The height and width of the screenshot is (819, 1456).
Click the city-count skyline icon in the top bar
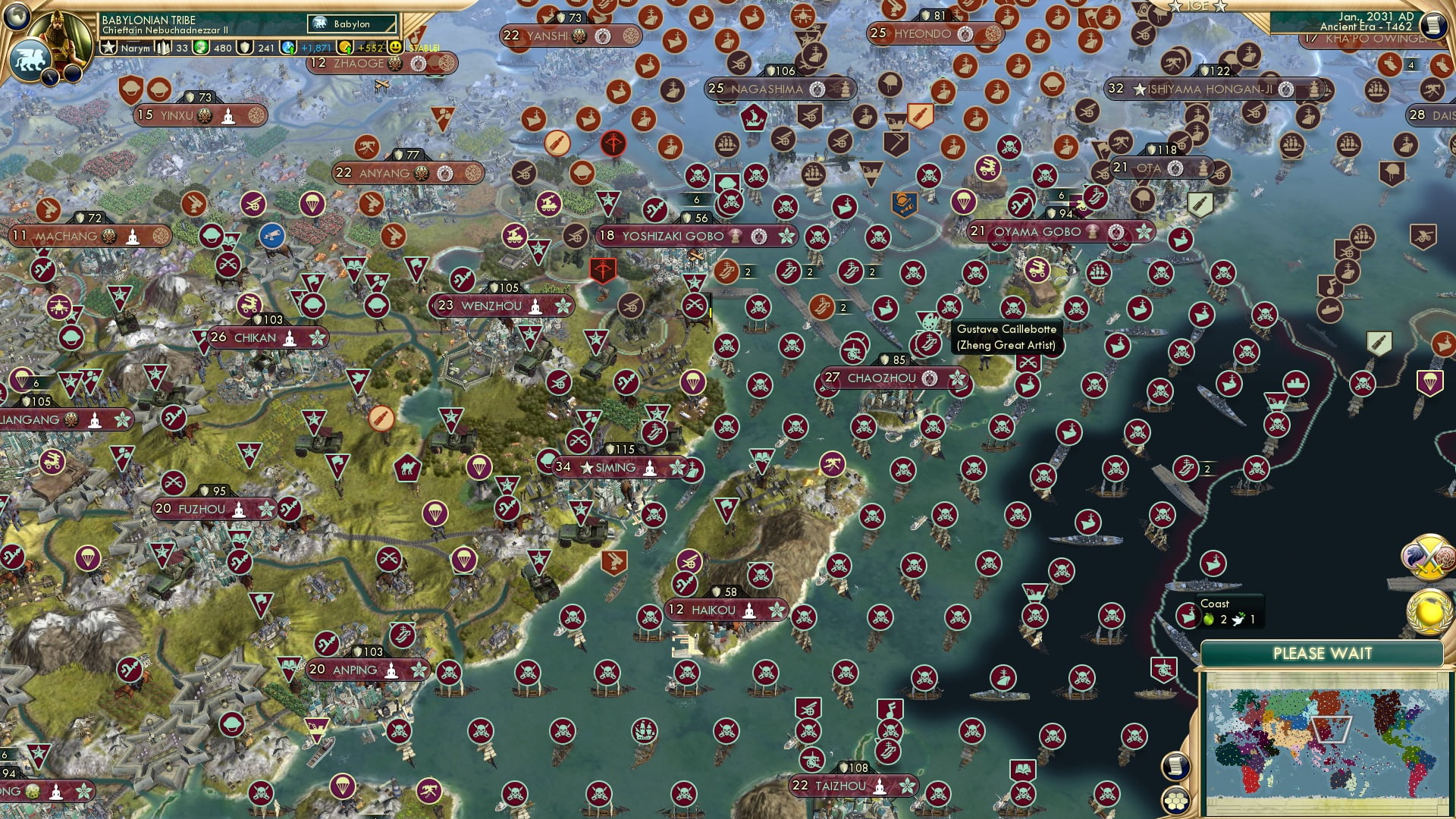pyautogui.click(x=163, y=47)
